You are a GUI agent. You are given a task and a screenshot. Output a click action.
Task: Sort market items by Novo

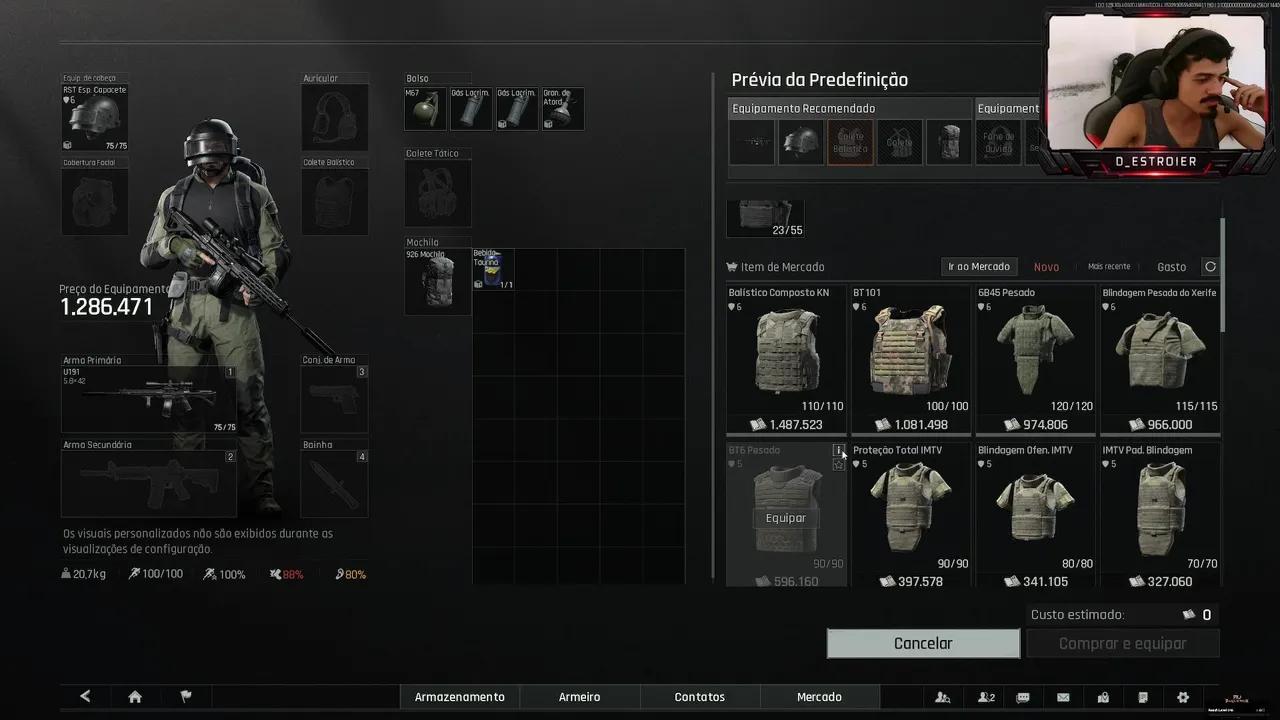coord(1046,267)
